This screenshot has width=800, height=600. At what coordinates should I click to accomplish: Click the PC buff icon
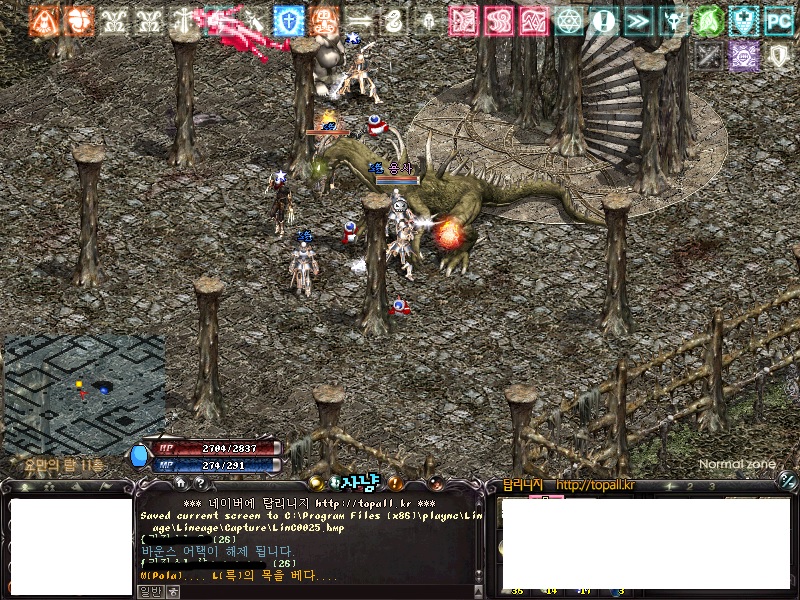click(779, 20)
